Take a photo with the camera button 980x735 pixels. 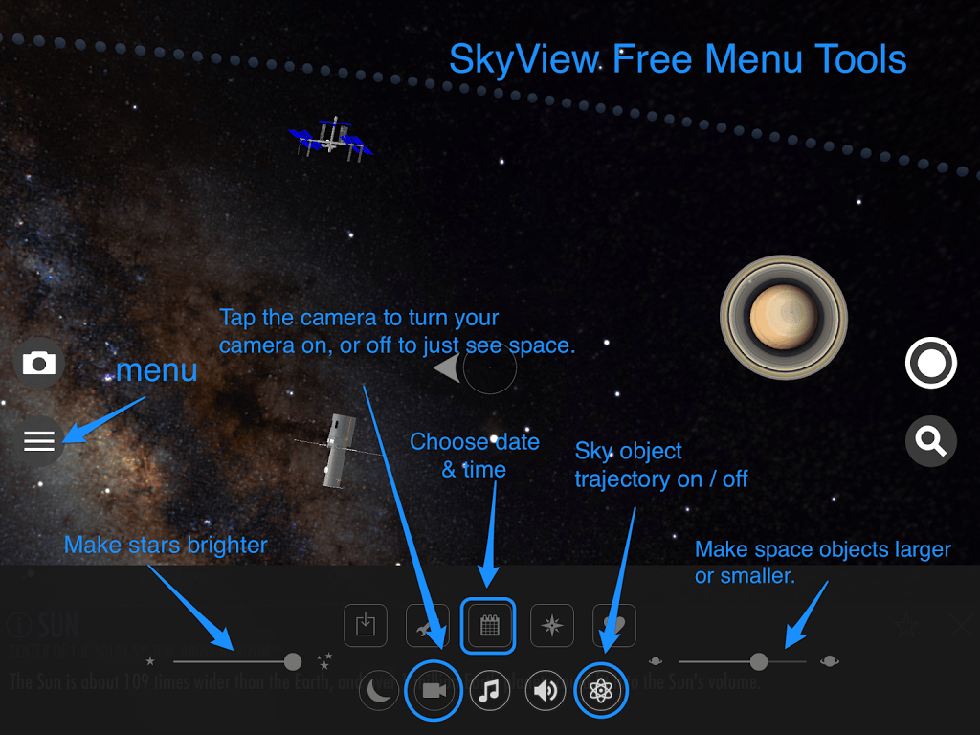click(39, 363)
